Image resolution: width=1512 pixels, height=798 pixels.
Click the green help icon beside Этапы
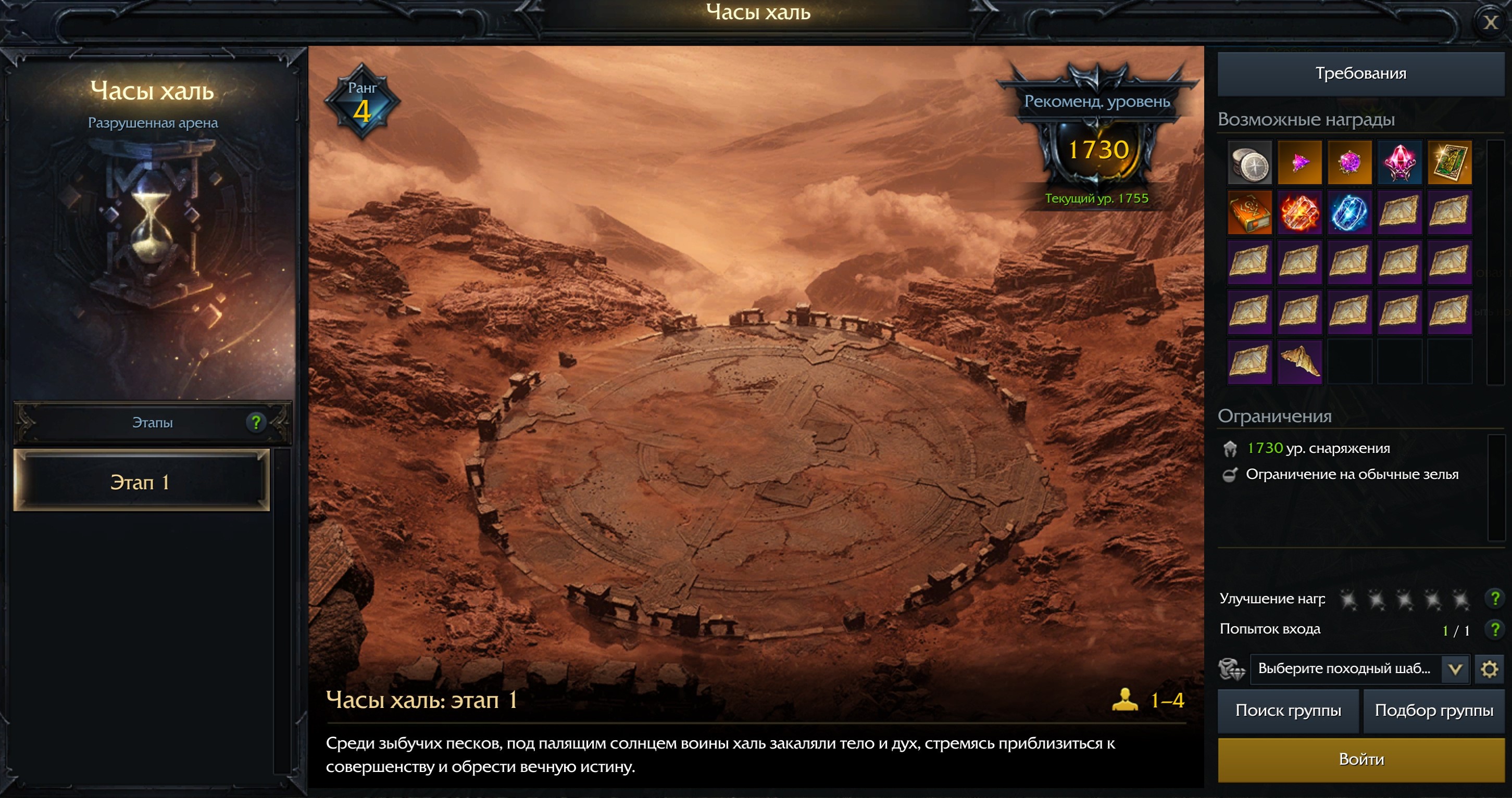[256, 423]
